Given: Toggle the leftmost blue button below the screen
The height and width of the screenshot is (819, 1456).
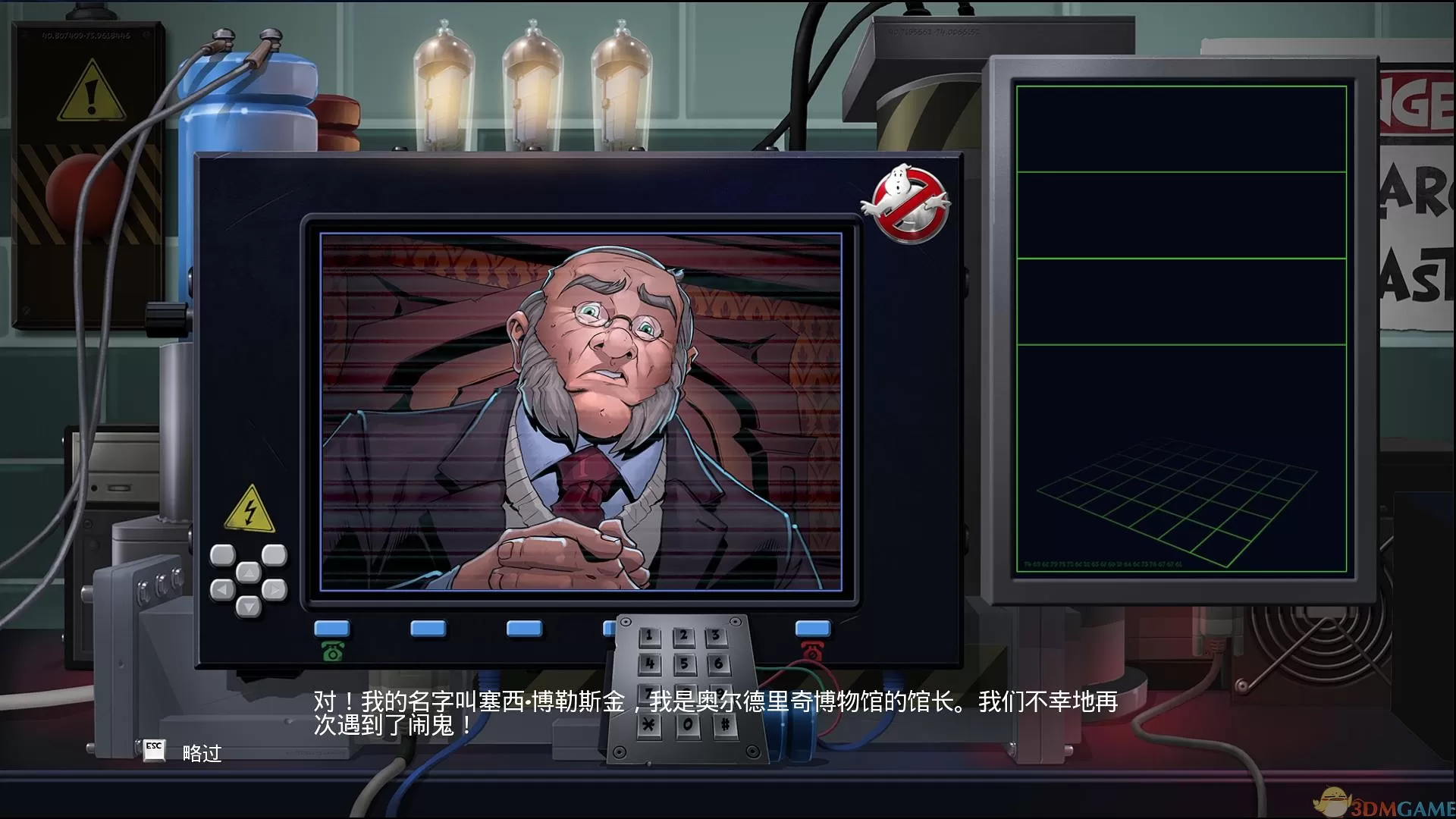Looking at the screenshot, I should point(332,627).
